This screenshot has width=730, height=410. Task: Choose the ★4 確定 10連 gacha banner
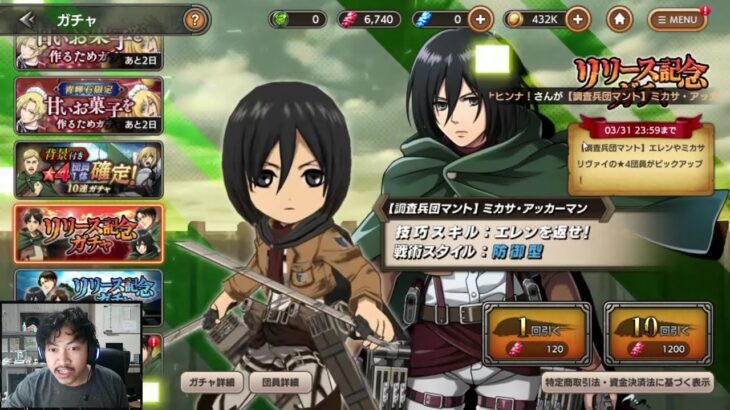pos(88,170)
